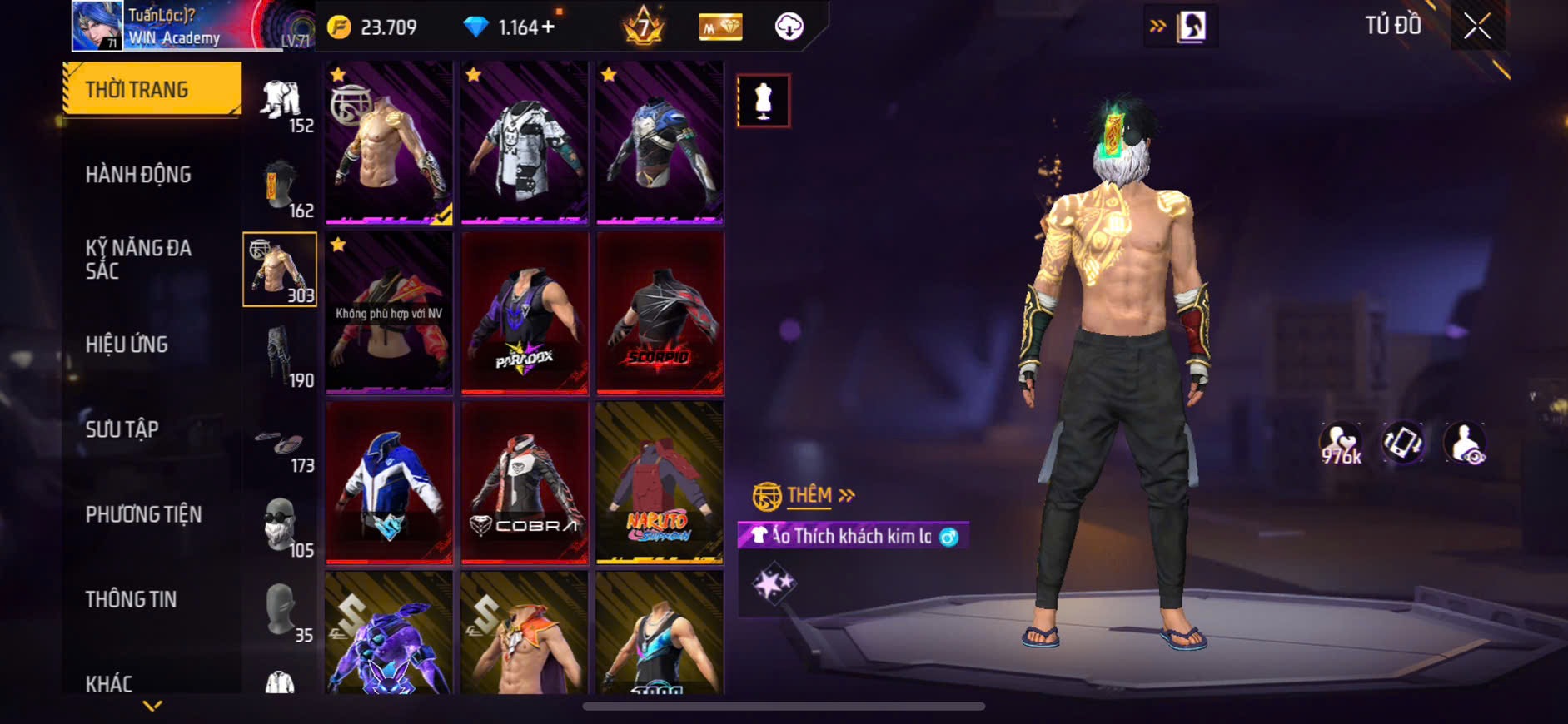Open the THÔNG TIN section
This screenshot has height=724, width=1568.
point(131,599)
